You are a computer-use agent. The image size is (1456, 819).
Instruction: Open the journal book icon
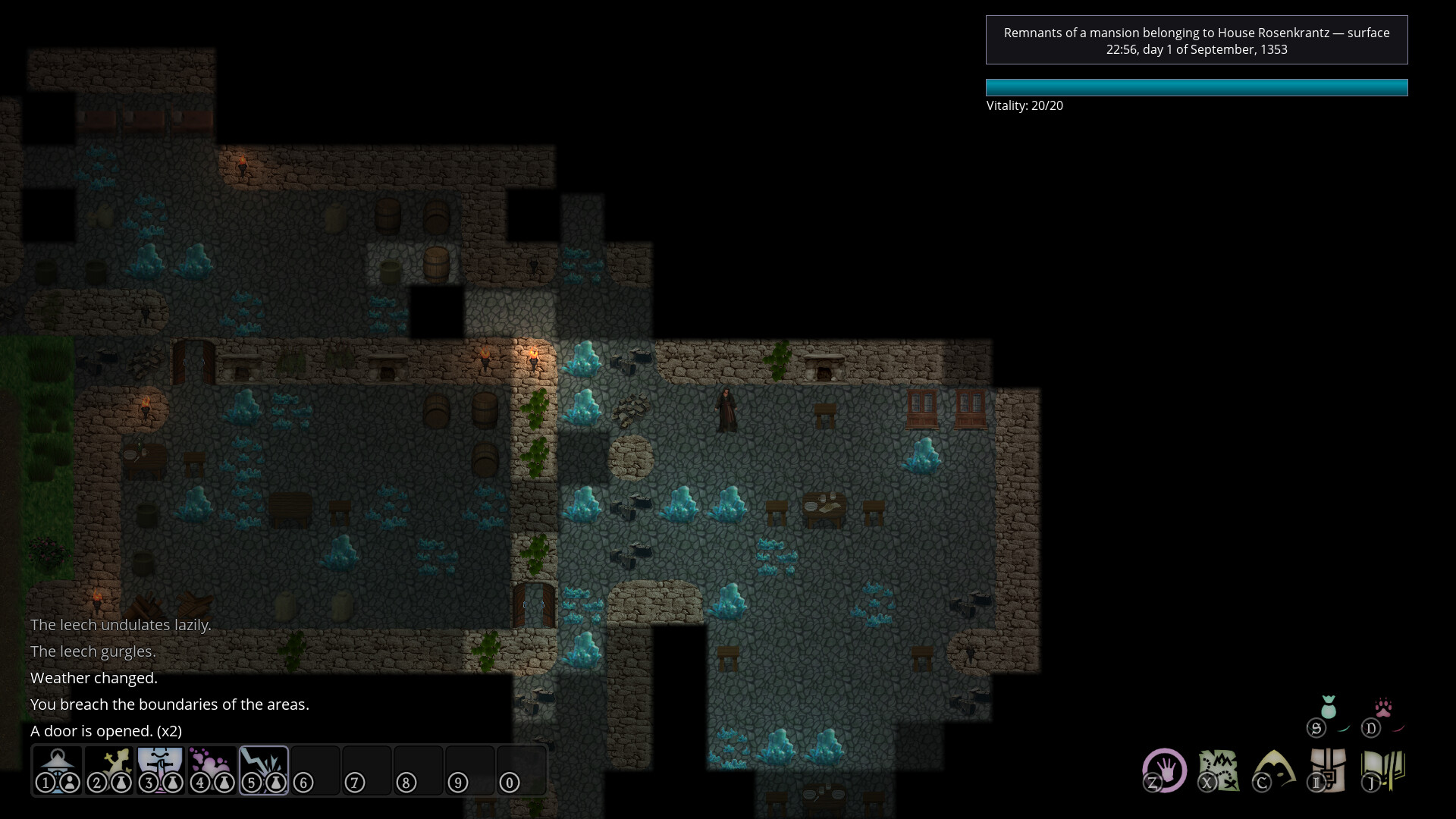(1383, 770)
